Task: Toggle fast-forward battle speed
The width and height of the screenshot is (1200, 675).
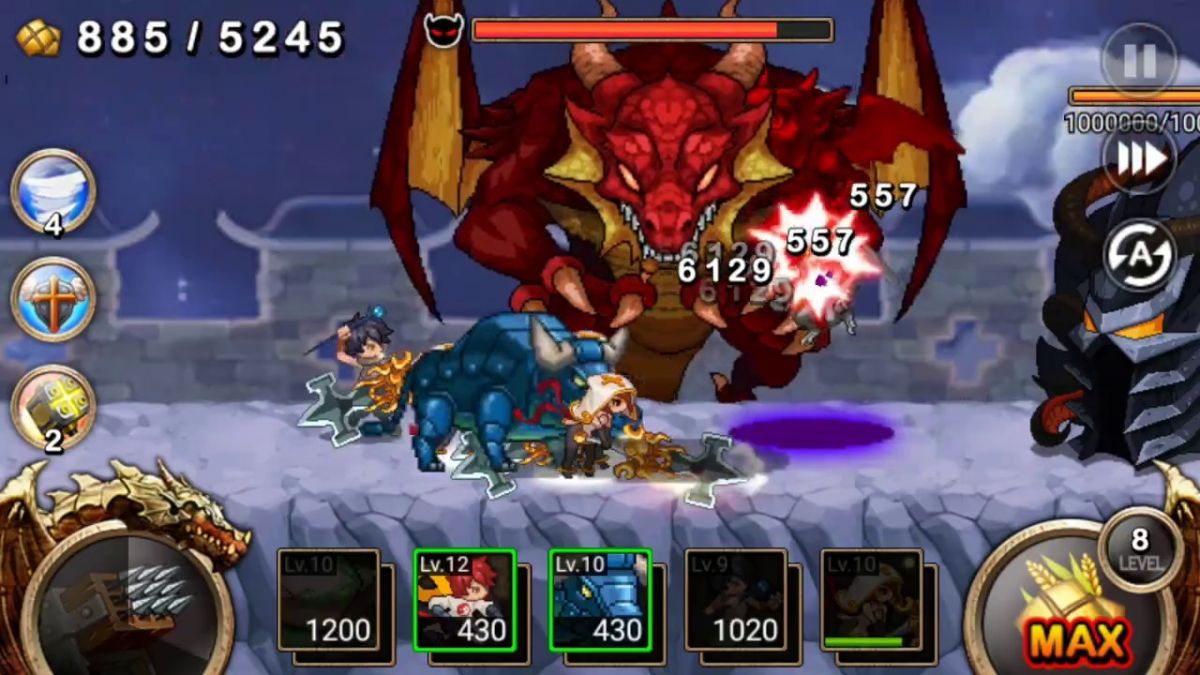Action: [x=1139, y=158]
